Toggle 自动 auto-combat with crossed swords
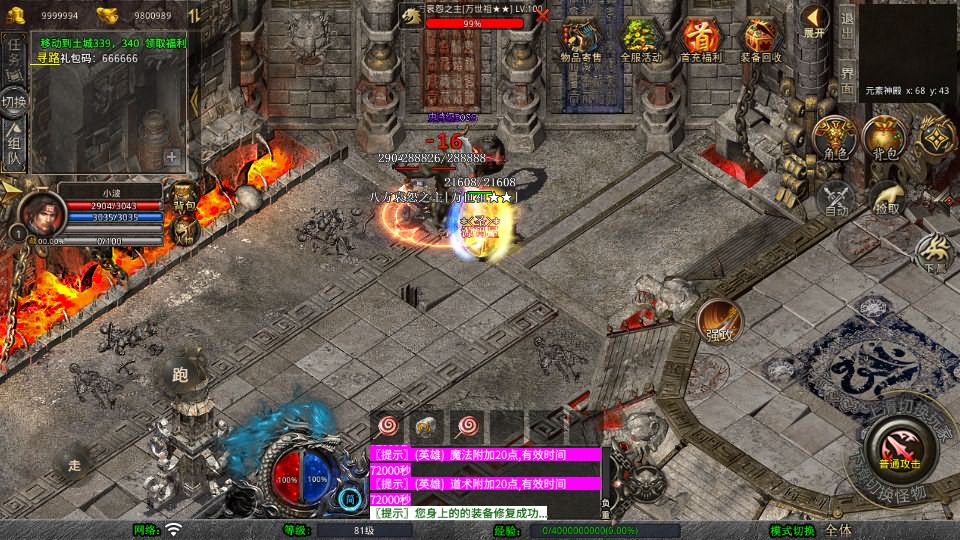 tap(836, 199)
